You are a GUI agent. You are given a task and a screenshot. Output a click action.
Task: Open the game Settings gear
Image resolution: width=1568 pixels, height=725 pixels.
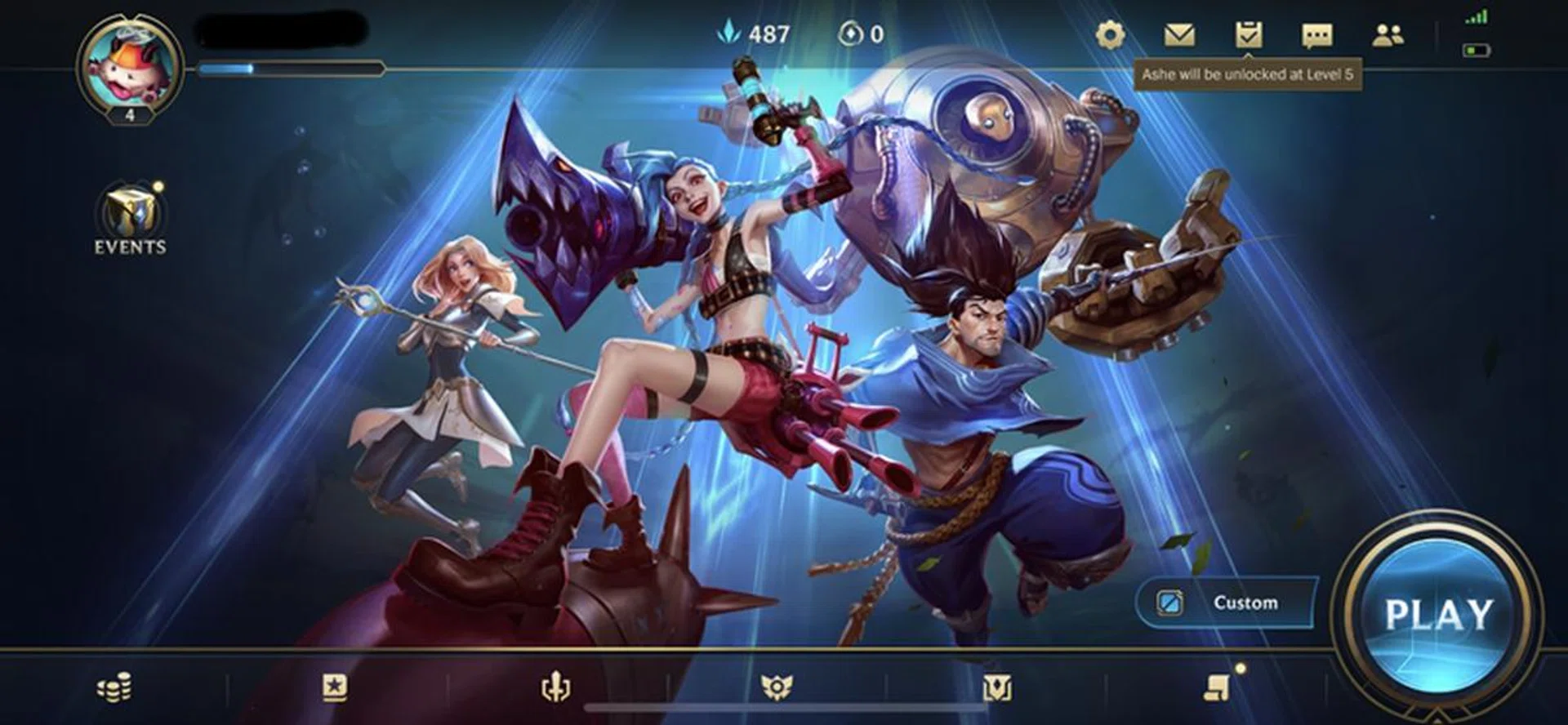(x=1112, y=35)
